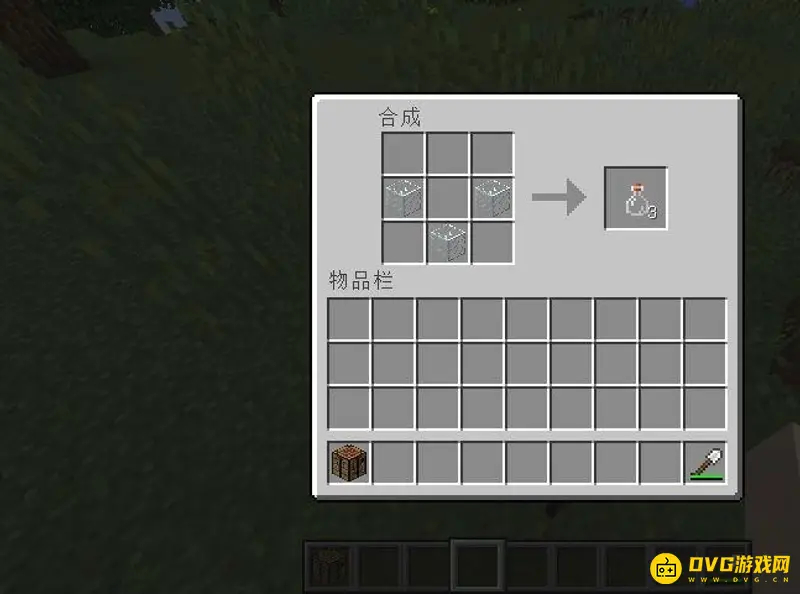
Task: Select the shovel in the inventory window
Action: pyautogui.click(x=705, y=463)
